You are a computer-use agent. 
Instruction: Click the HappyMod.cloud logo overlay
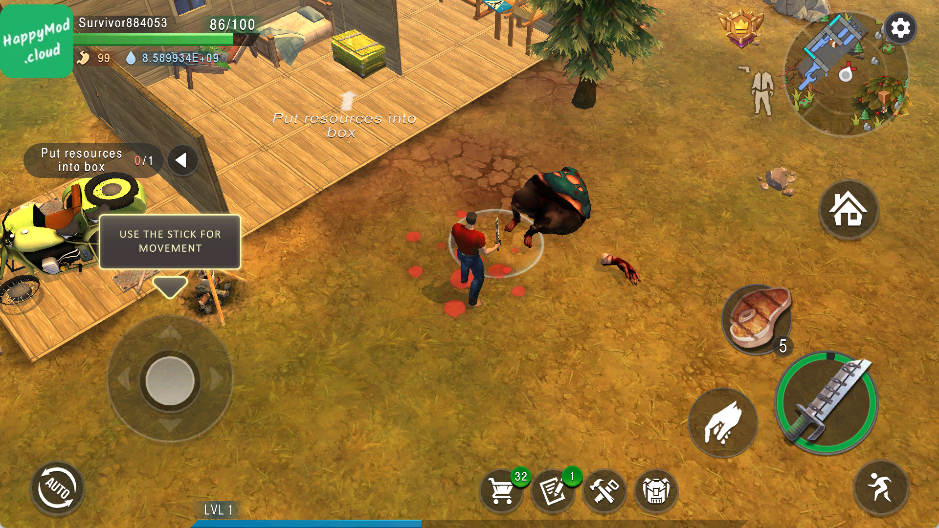click(36, 40)
